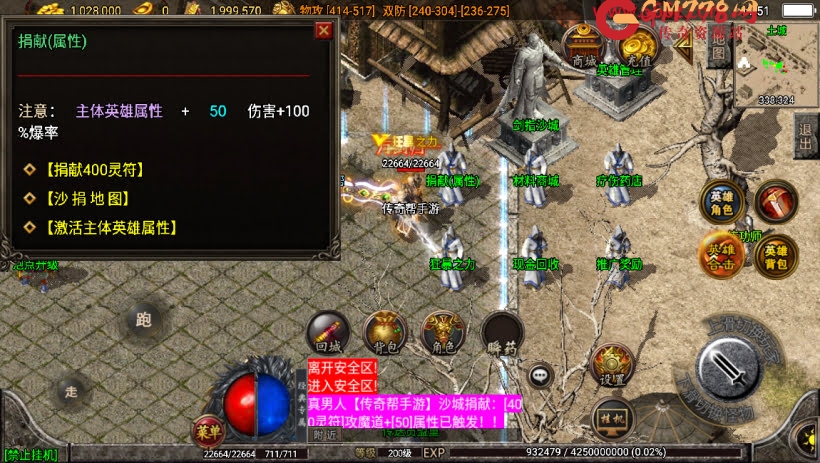Open the 地图 map button
The image size is (820, 463).
click(717, 47)
